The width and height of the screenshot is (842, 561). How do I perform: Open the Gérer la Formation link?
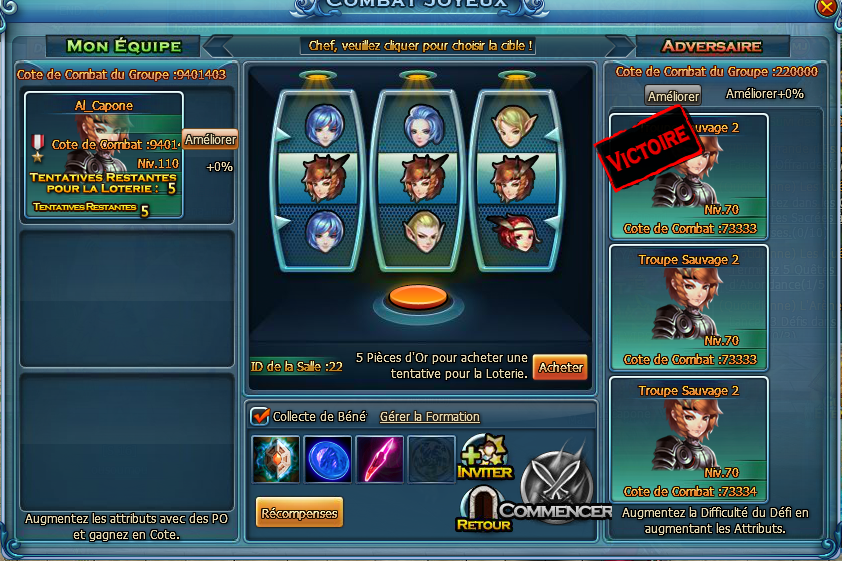point(430,416)
